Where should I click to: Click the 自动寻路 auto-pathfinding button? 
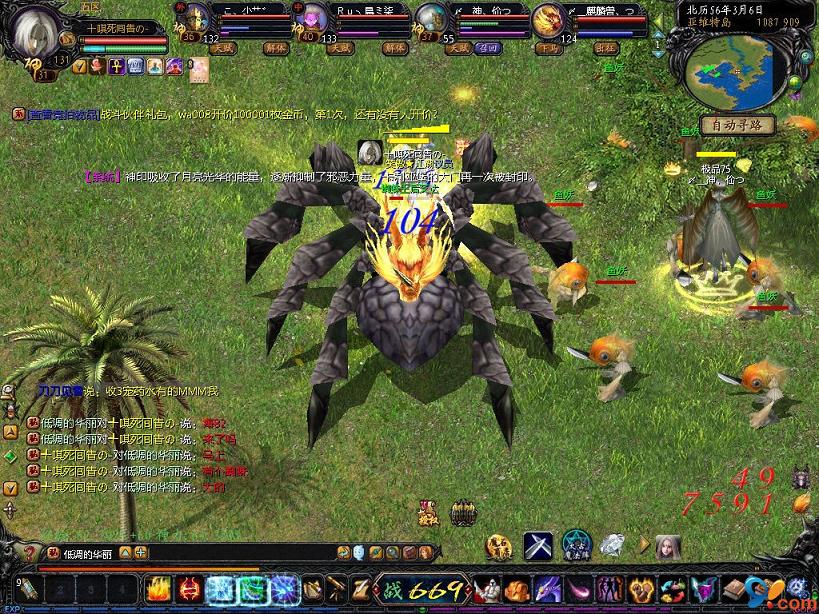pos(737,125)
